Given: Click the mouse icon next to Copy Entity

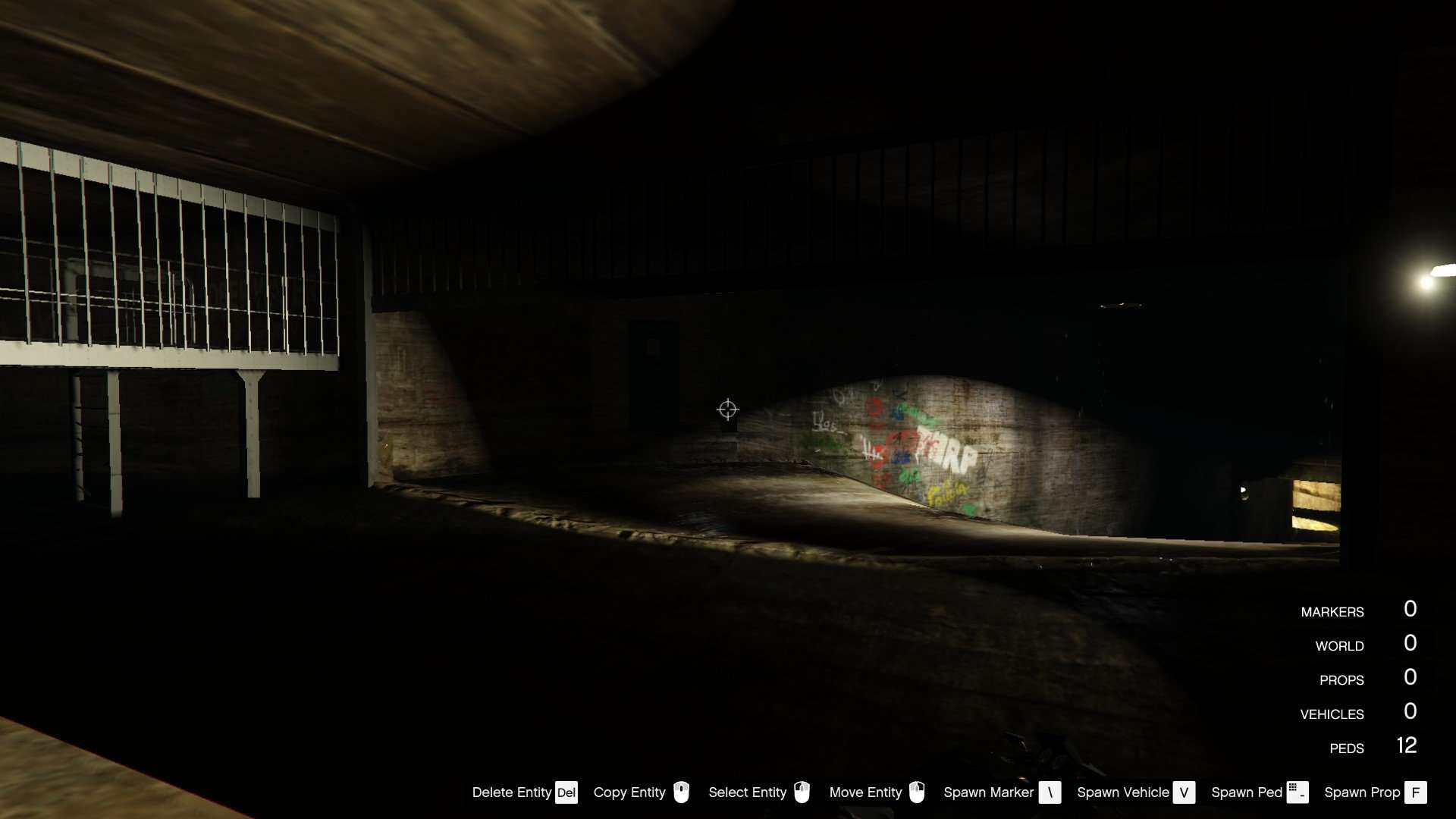Looking at the screenshot, I should pyautogui.click(x=682, y=792).
